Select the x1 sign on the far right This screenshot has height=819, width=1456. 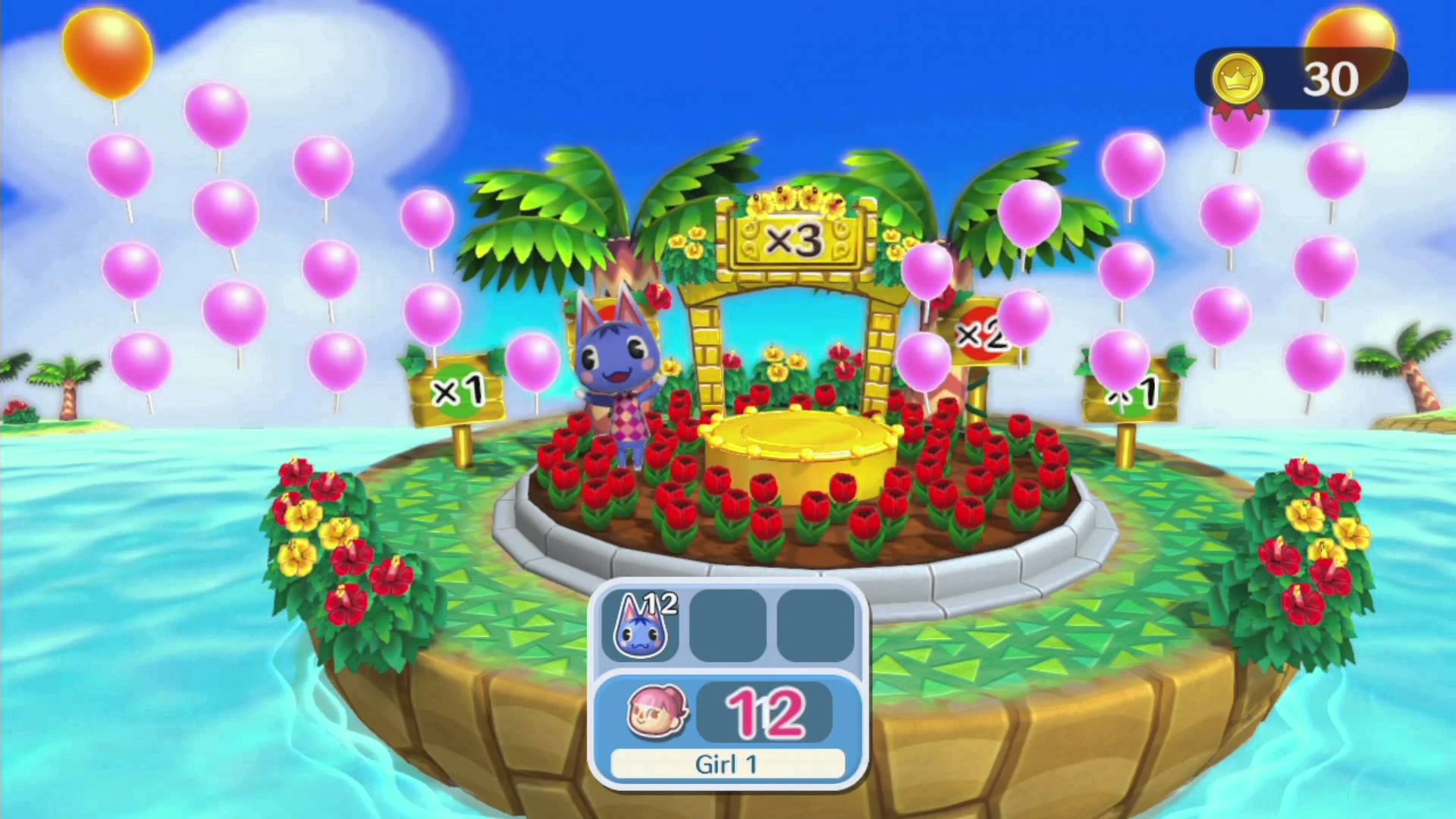(x=1130, y=394)
